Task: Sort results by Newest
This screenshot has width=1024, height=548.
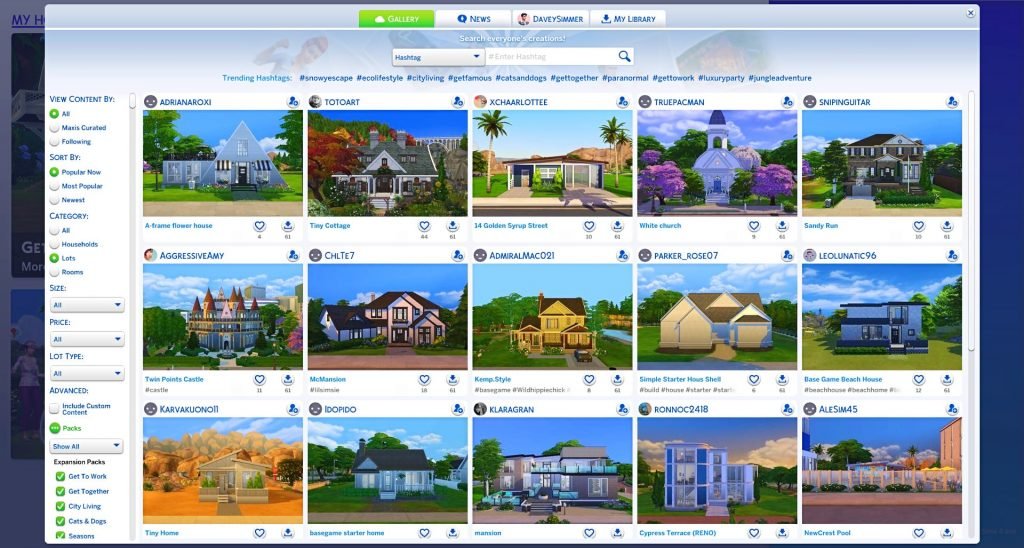Action: [54, 200]
